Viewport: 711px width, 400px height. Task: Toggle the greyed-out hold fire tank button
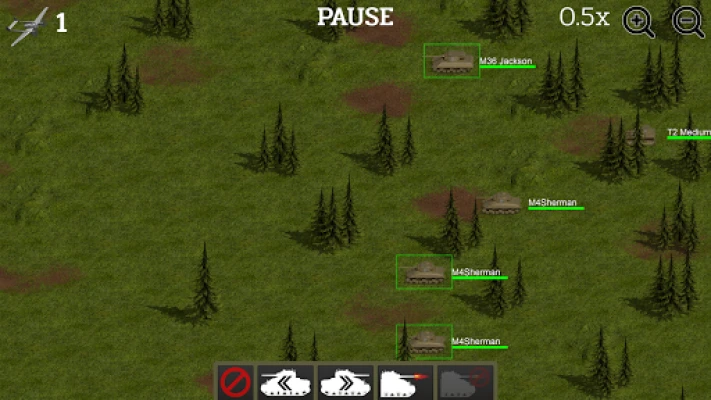click(463, 381)
